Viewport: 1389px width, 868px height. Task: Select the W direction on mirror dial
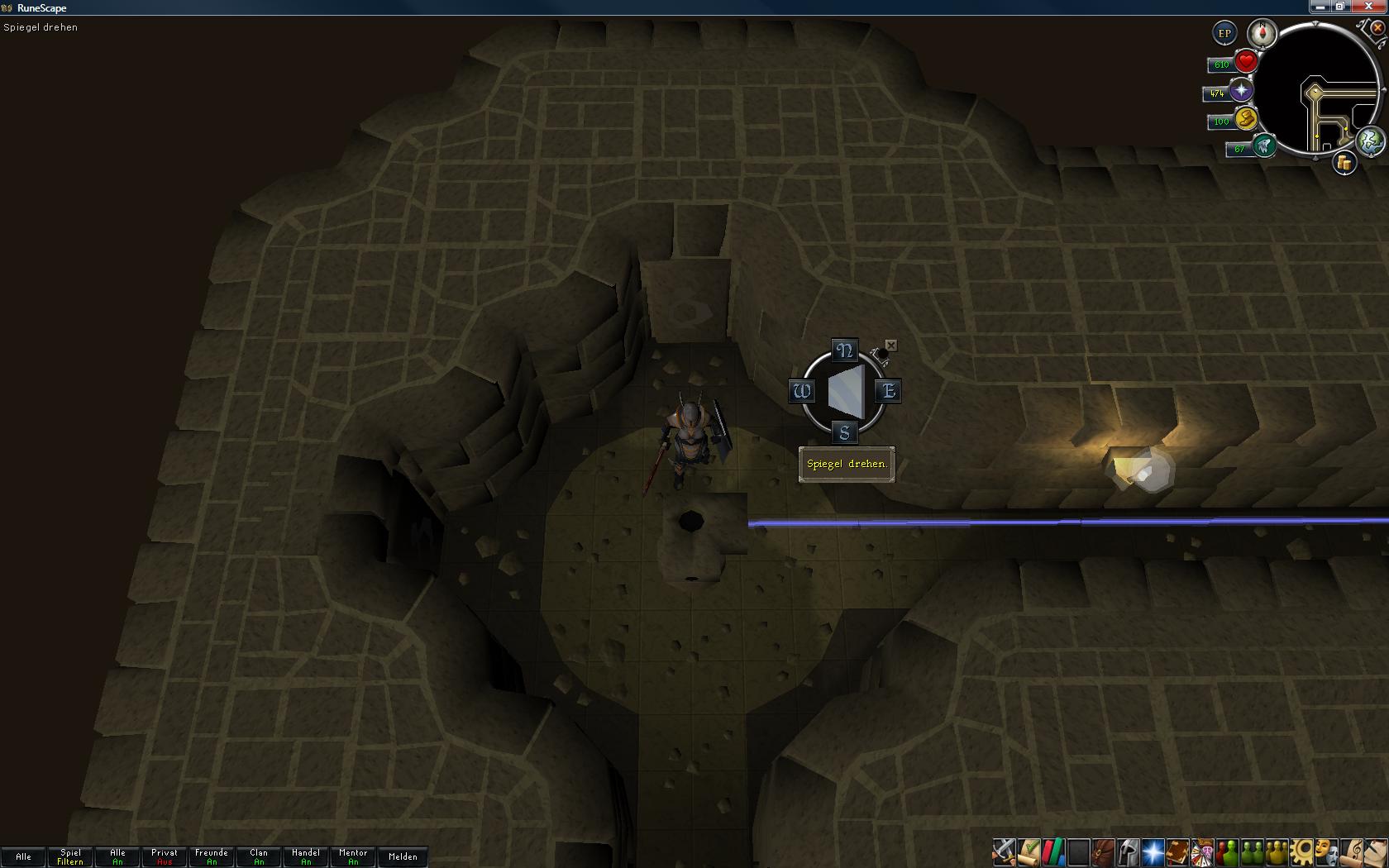click(801, 391)
